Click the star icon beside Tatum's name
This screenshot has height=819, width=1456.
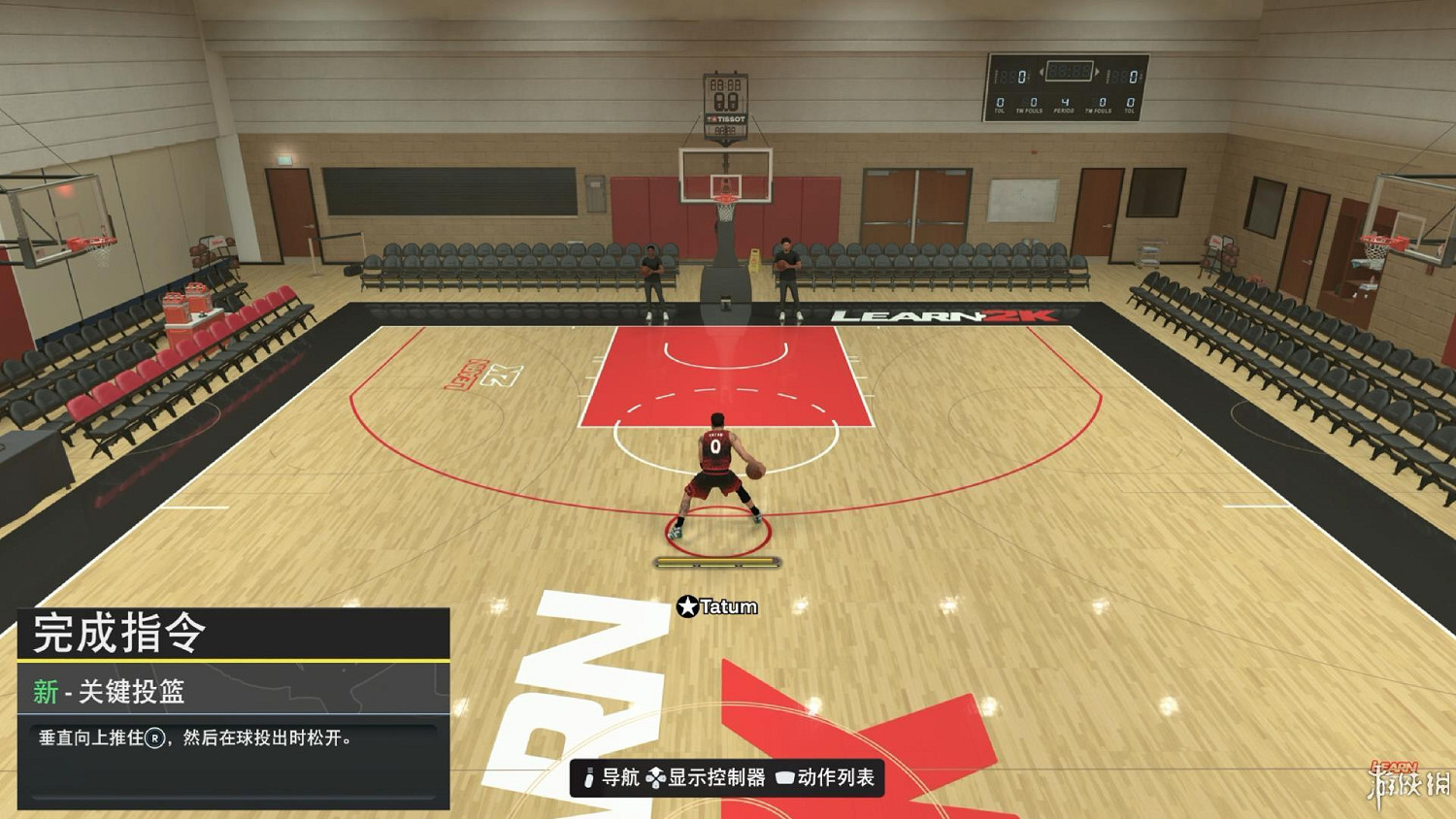pos(689,607)
